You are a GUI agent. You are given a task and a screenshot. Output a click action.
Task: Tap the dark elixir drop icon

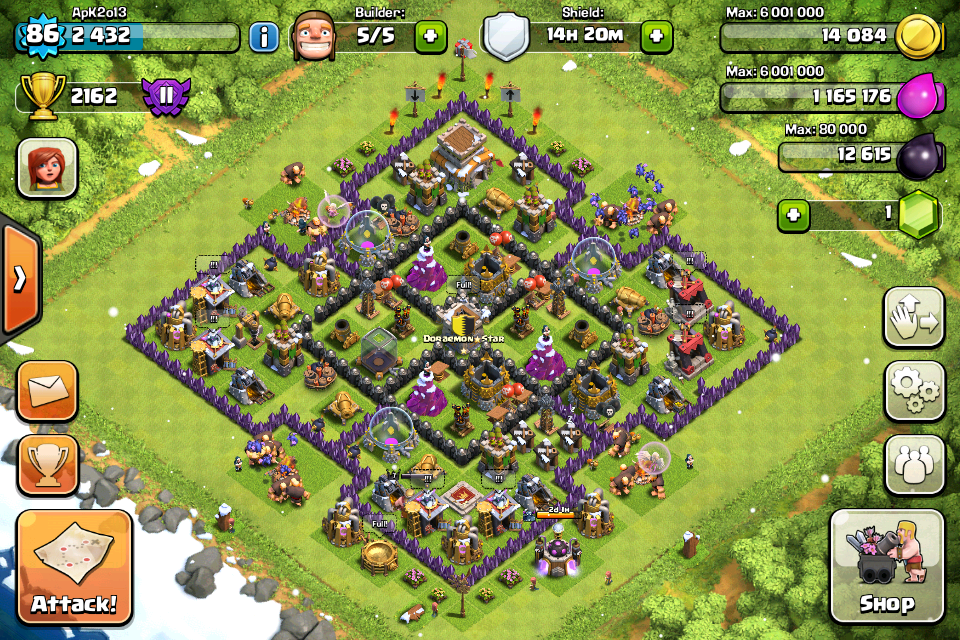pos(915,156)
